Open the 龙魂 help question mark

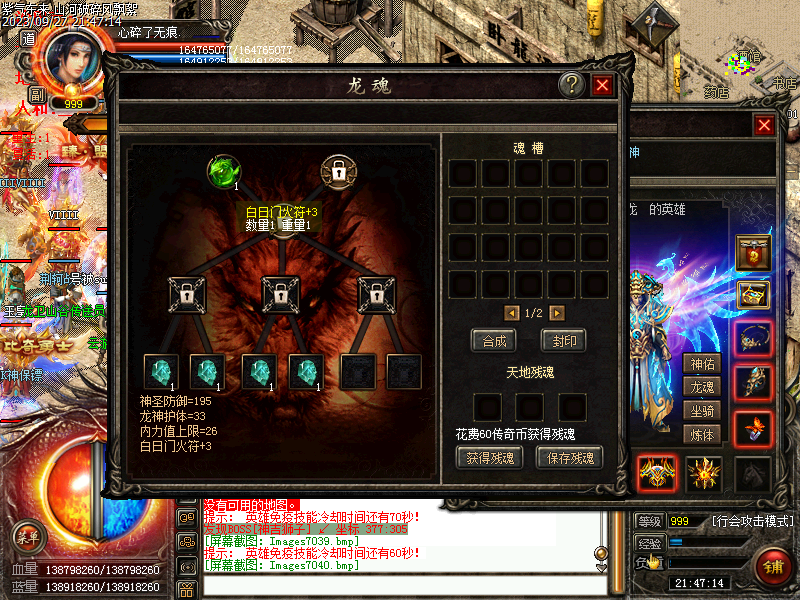[x=571, y=85]
